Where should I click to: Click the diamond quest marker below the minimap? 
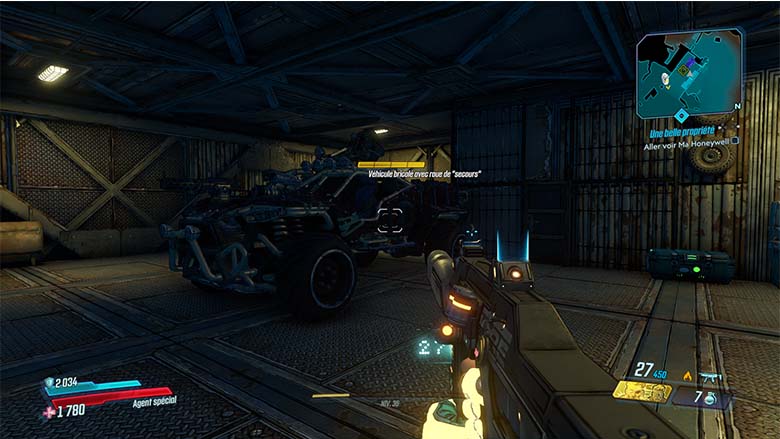point(681,115)
